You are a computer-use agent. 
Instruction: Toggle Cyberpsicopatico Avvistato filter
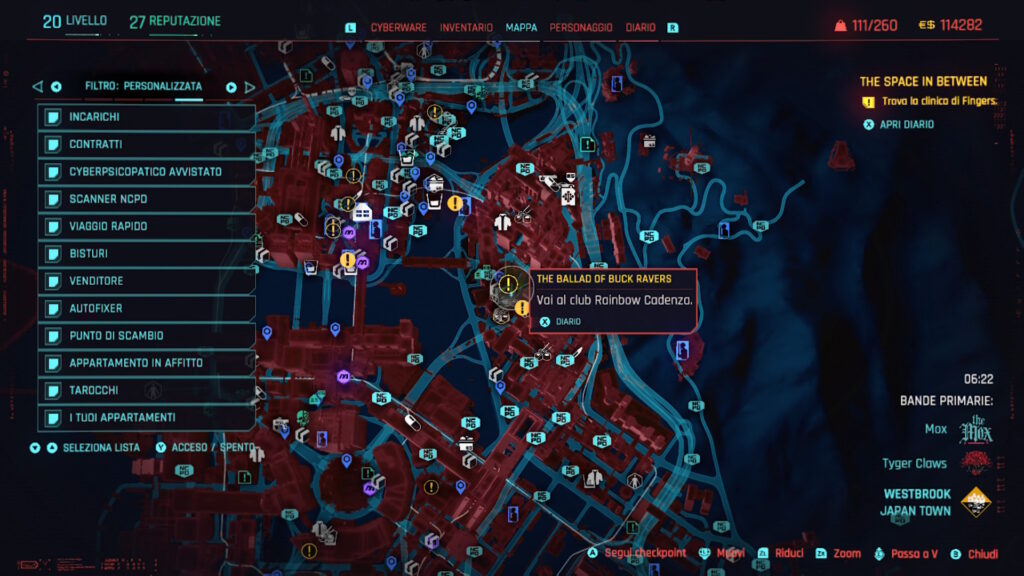click(145, 172)
